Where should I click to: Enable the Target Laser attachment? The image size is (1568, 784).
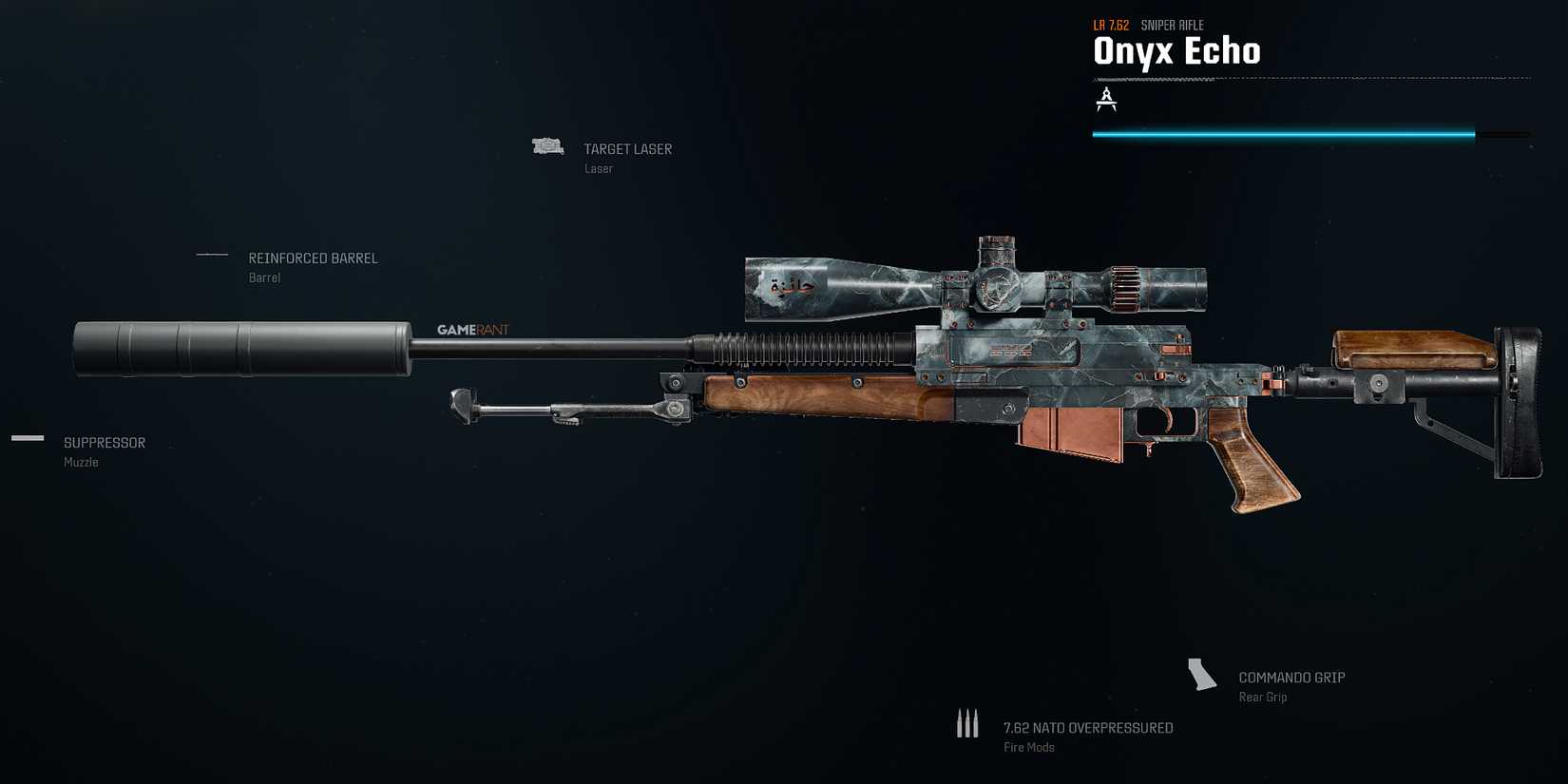pos(627,148)
